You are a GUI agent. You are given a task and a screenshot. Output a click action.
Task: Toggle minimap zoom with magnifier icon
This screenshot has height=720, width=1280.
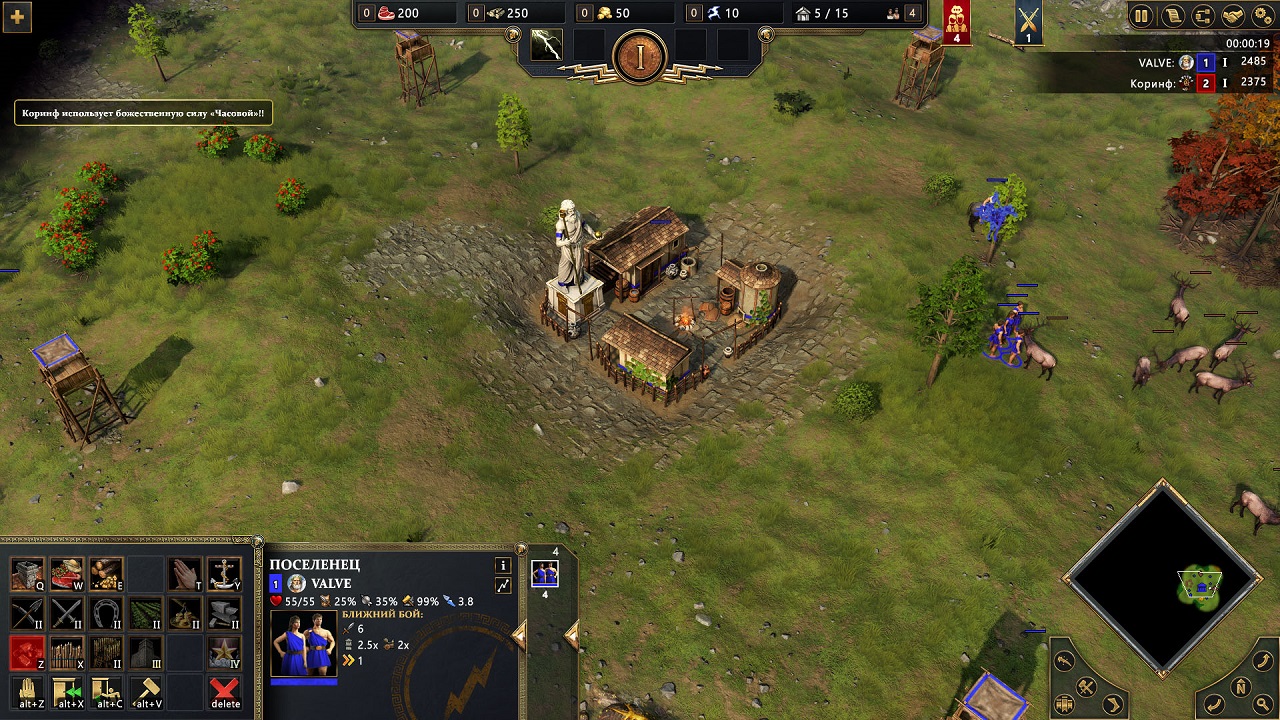(x=1264, y=703)
